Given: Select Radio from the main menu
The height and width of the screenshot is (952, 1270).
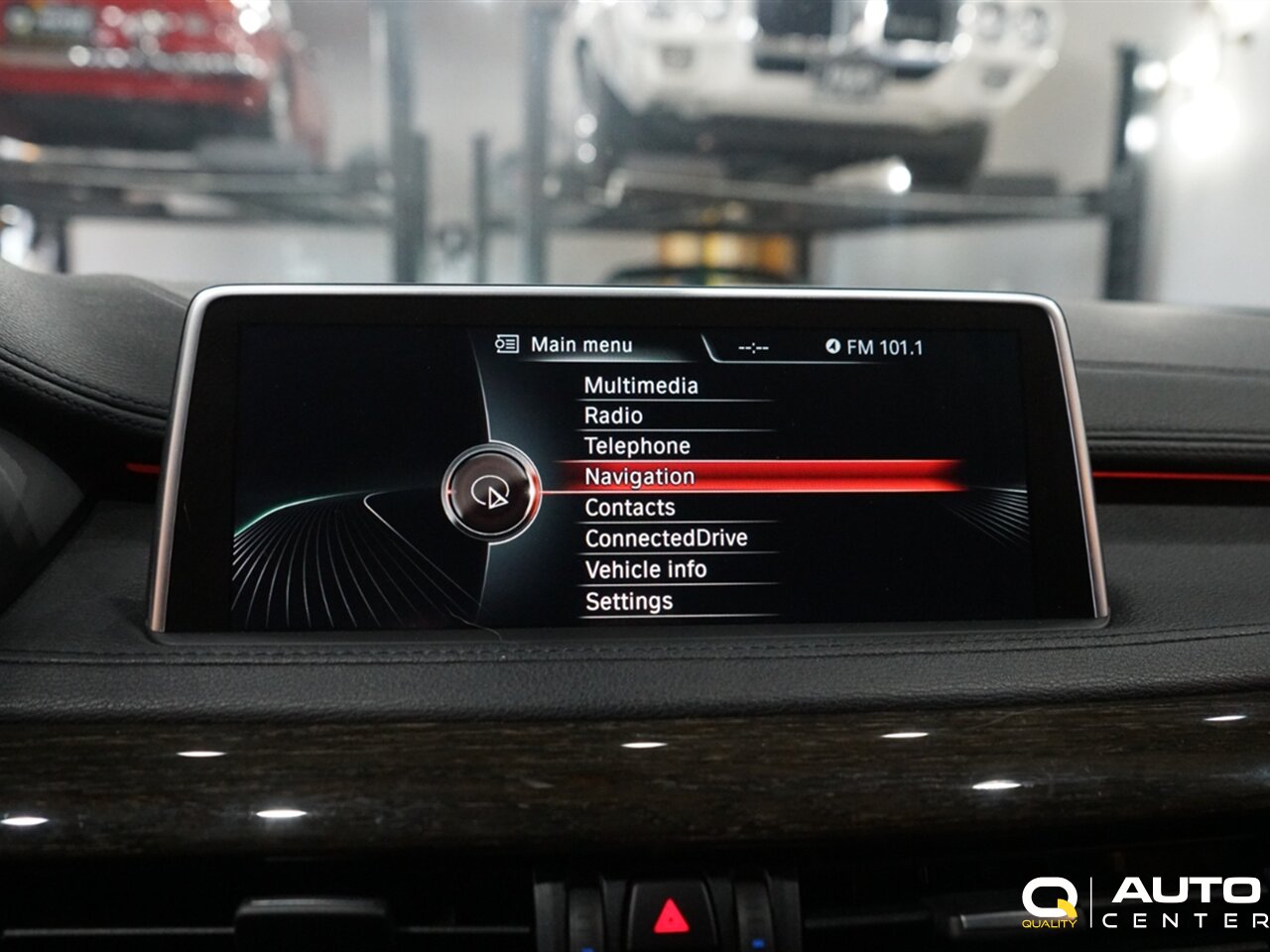Looking at the screenshot, I should click(x=613, y=416).
